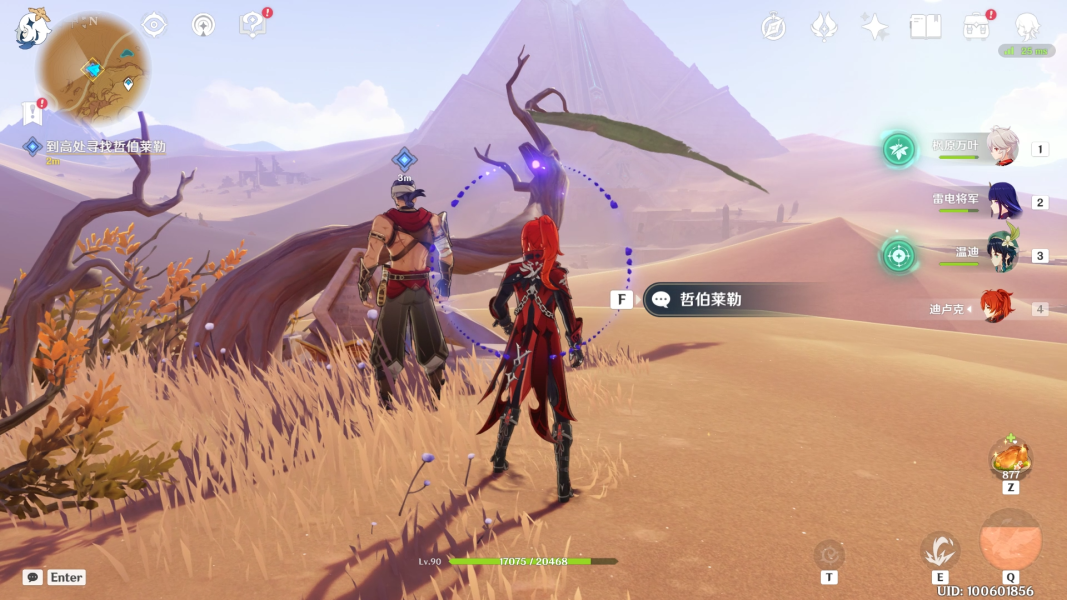
Task: Open the winged battle pass icon
Action: click(x=824, y=27)
